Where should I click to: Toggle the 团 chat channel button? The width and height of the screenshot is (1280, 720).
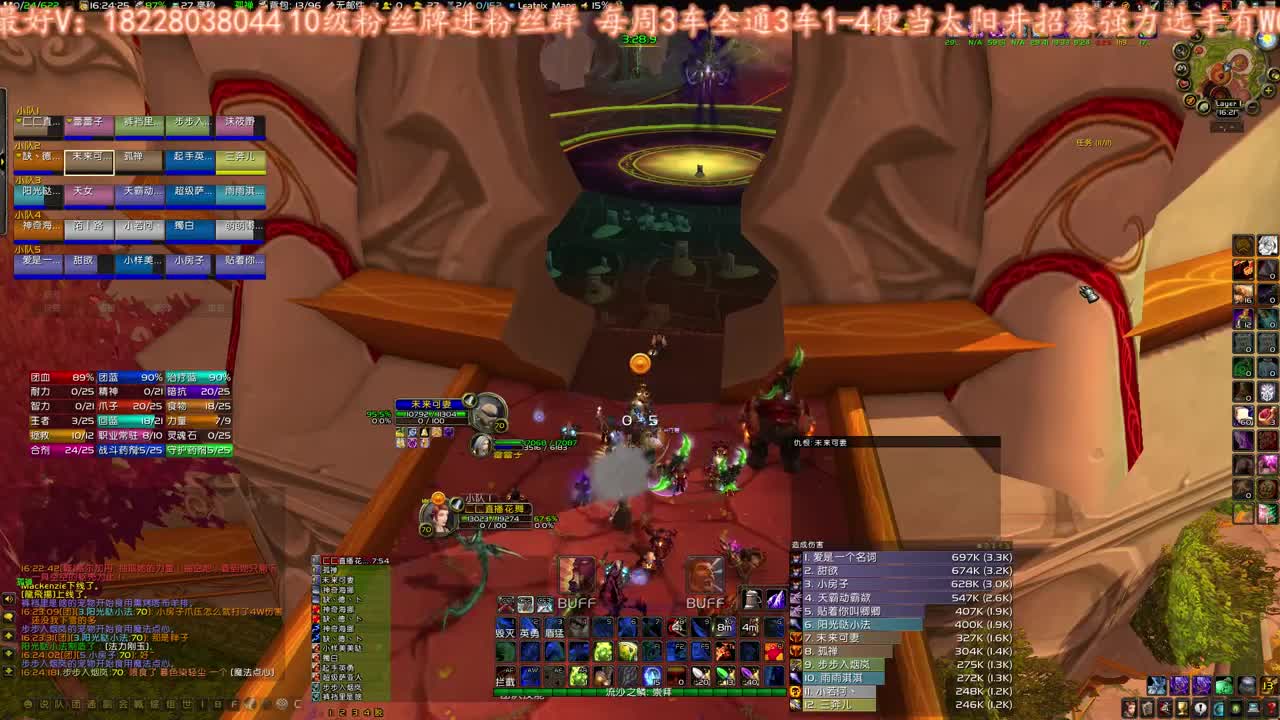[x=77, y=704]
